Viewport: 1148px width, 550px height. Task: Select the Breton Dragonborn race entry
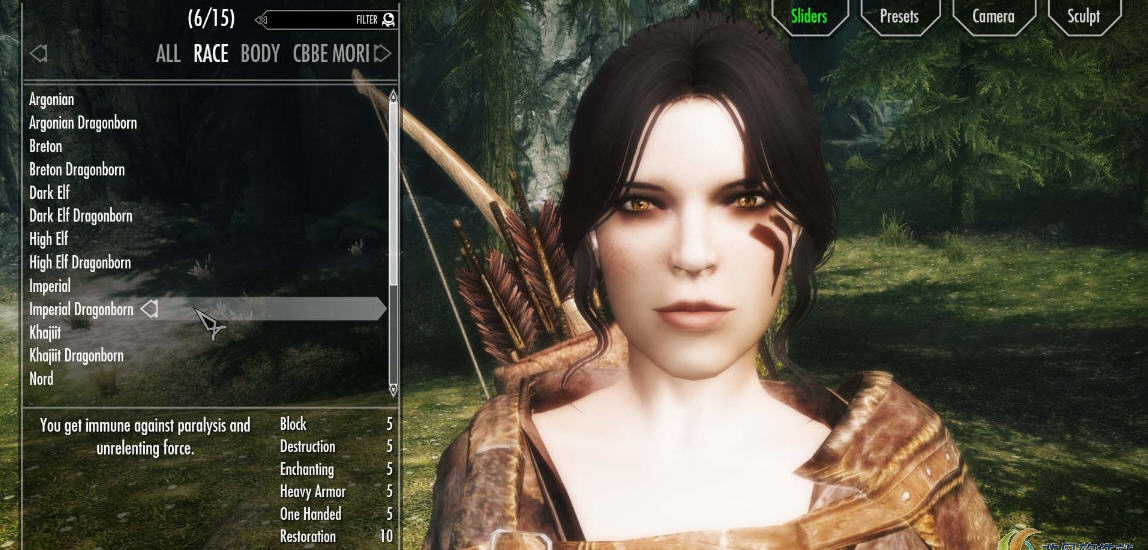[77, 169]
